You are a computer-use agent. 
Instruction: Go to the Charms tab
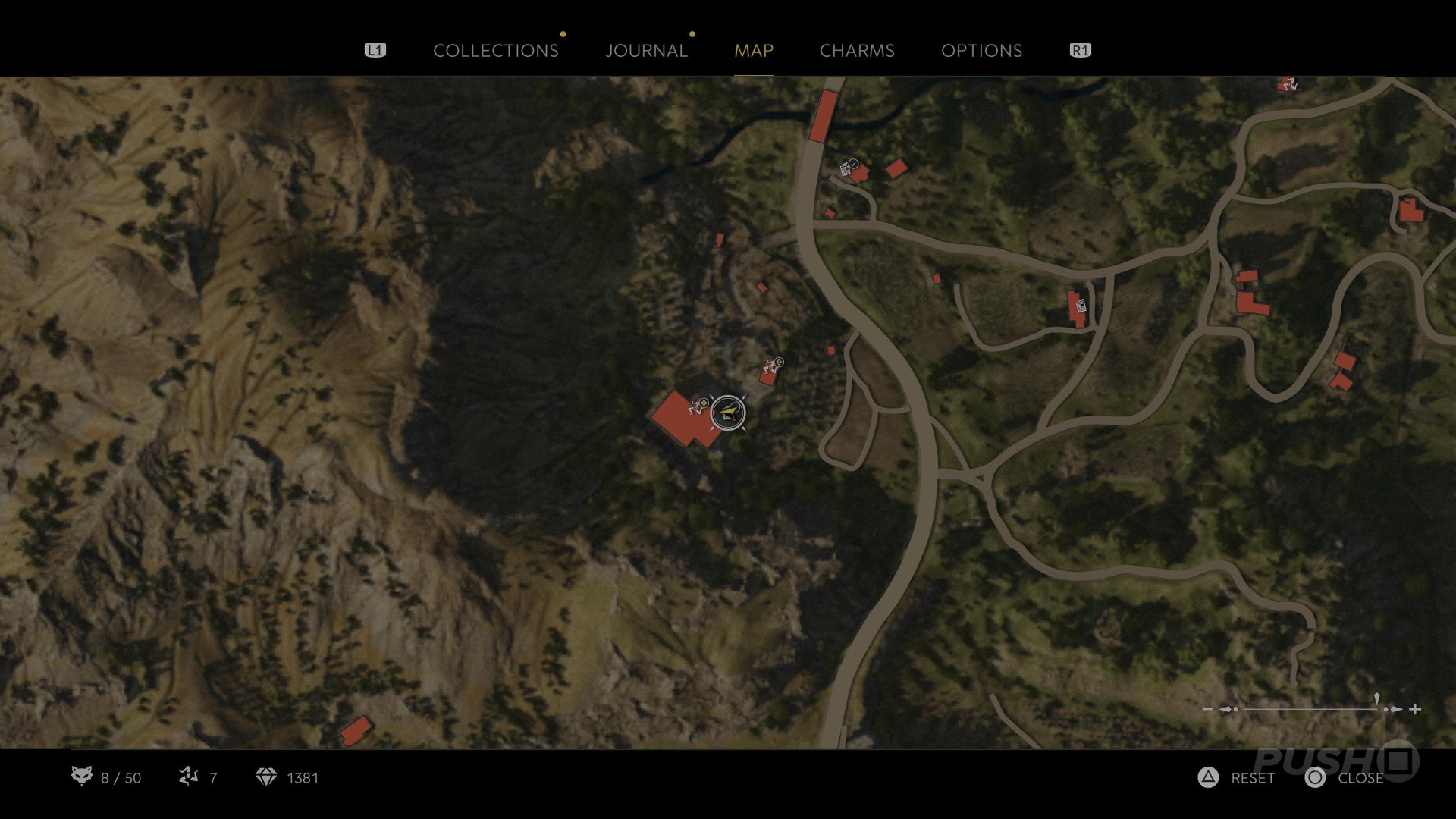857,51
